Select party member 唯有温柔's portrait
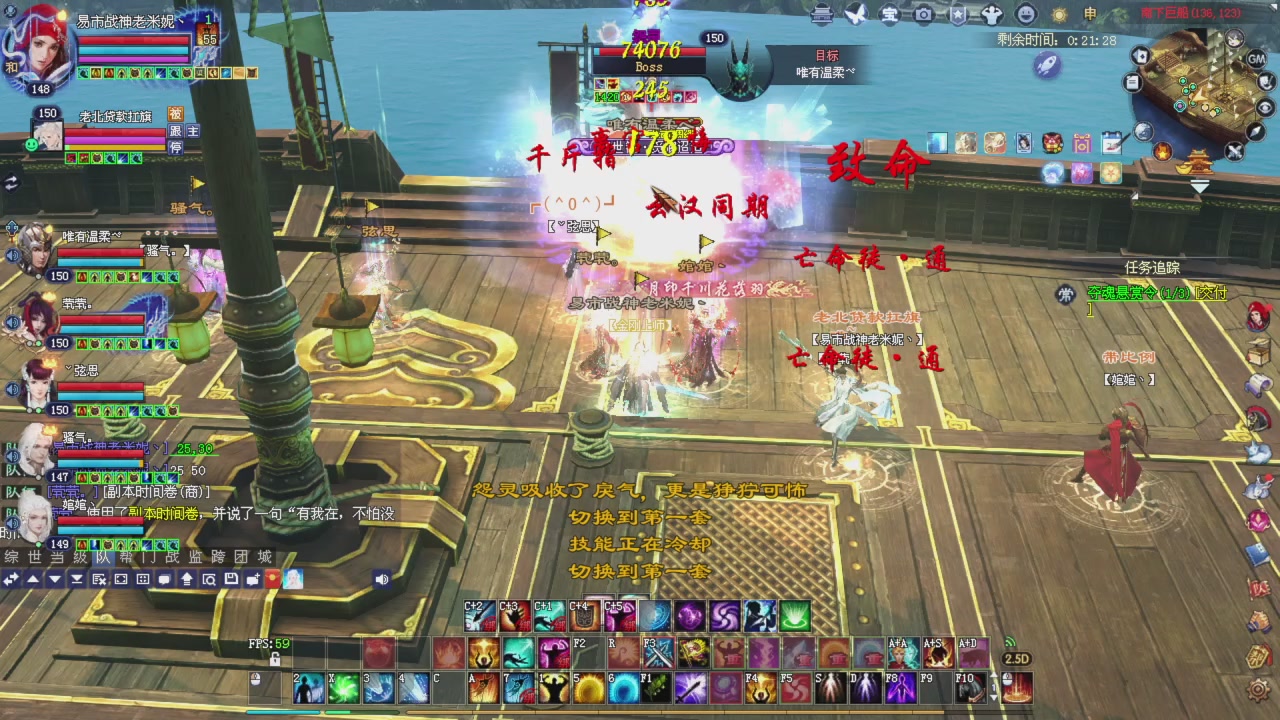This screenshot has height=720, width=1280. [36, 250]
